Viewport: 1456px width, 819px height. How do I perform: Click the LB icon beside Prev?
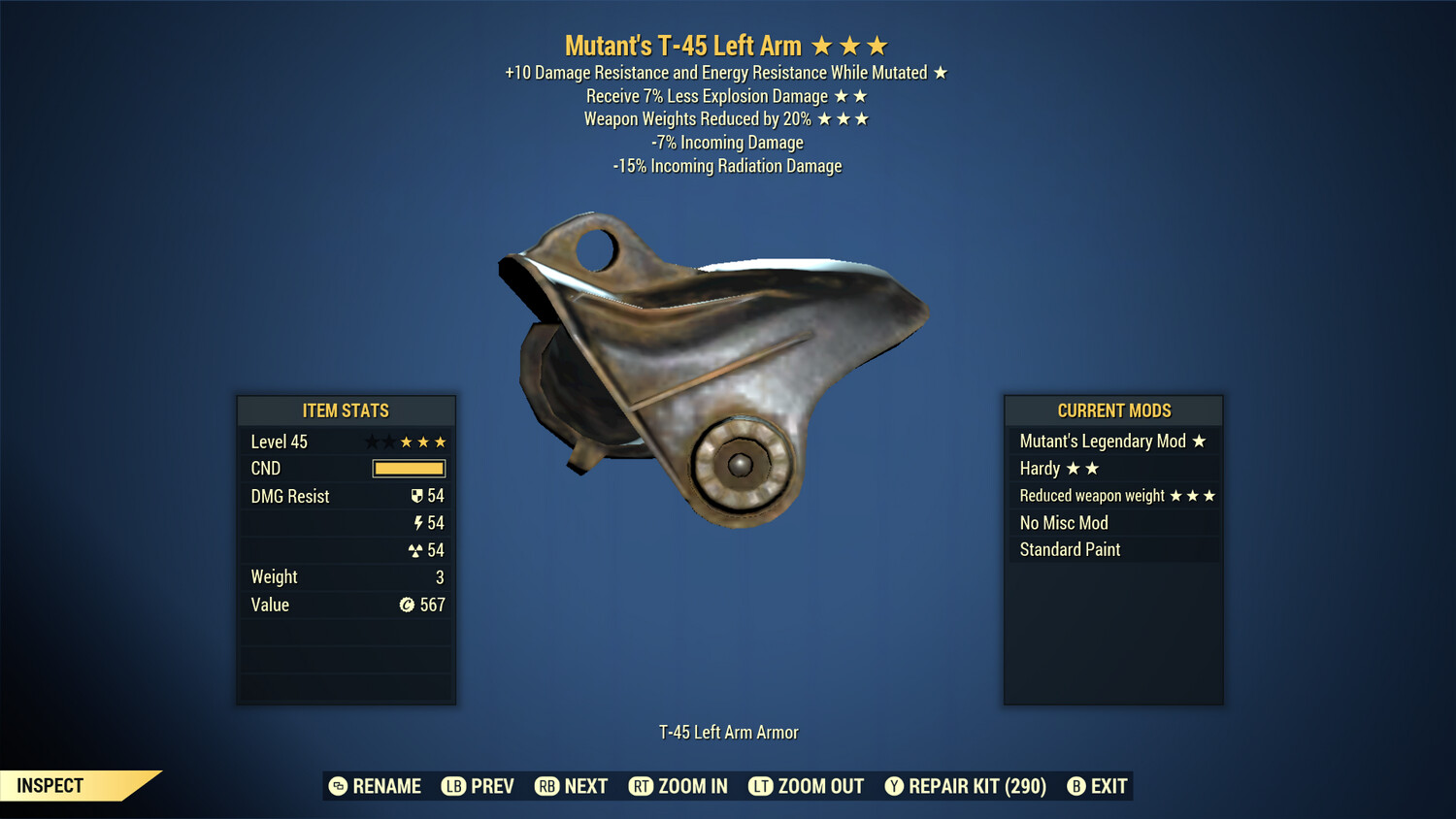452,786
